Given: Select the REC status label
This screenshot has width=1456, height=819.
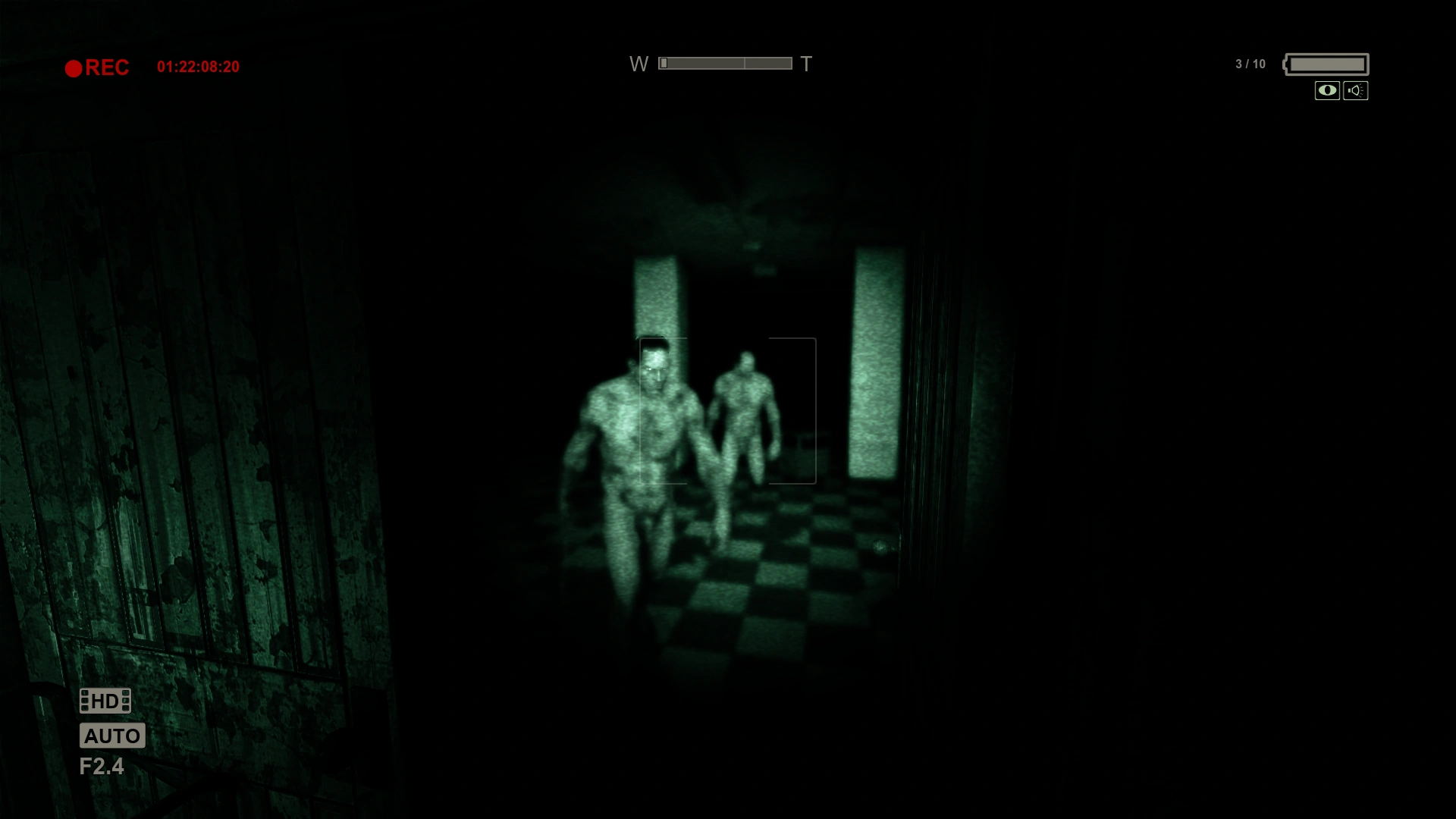Looking at the screenshot, I should [108, 67].
